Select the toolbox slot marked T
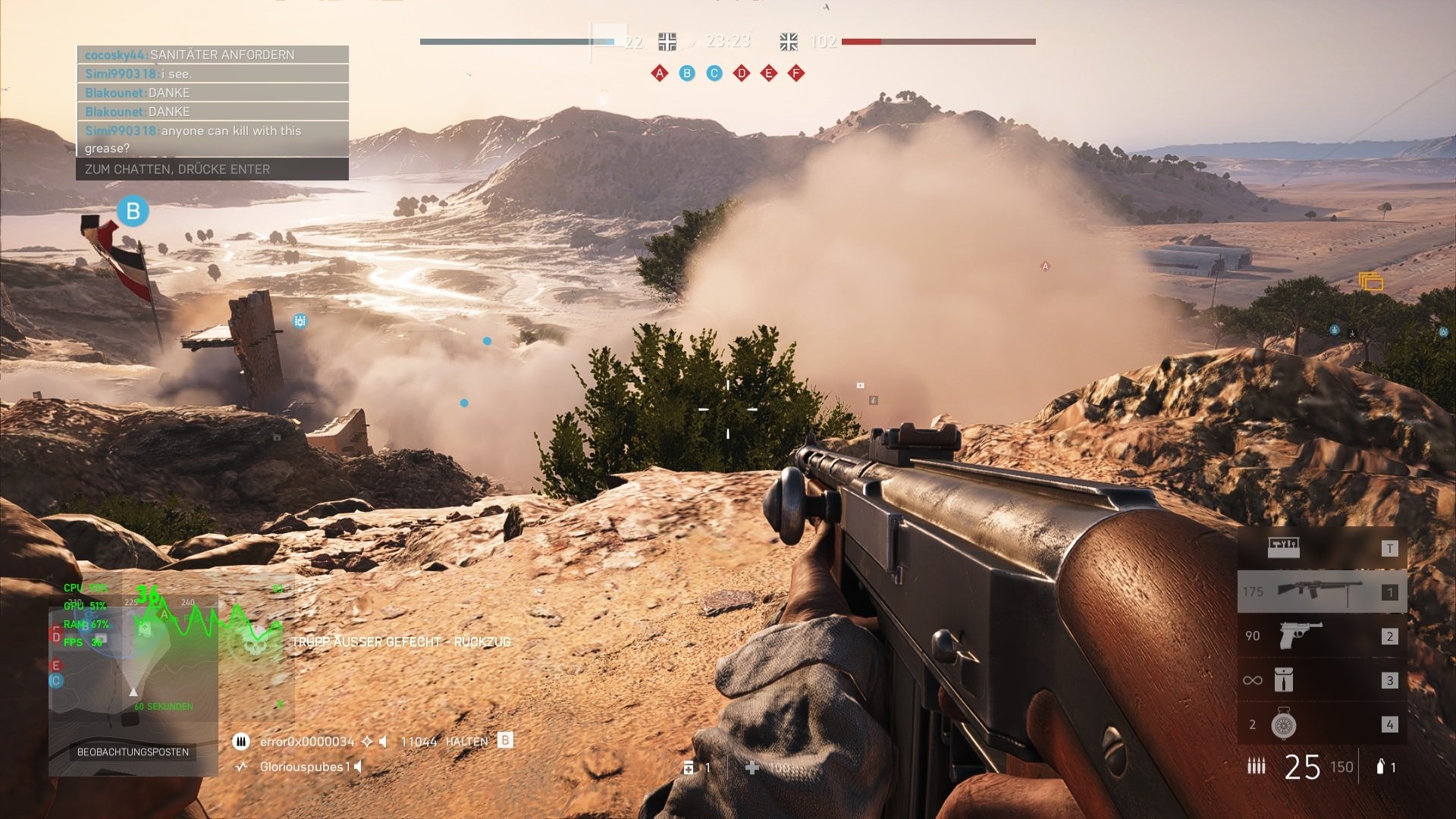This screenshot has height=819, width=1456. [1322, 548]
